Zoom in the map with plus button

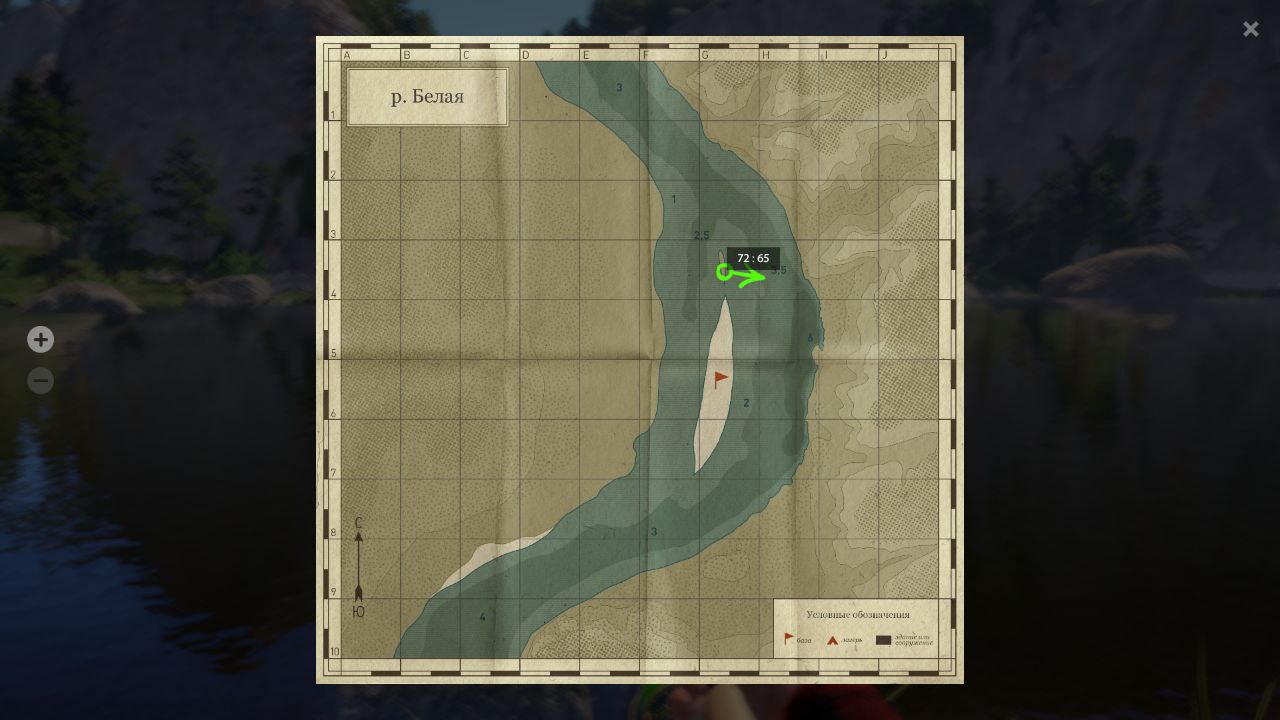pyautogui.click(x=40, y=340)
